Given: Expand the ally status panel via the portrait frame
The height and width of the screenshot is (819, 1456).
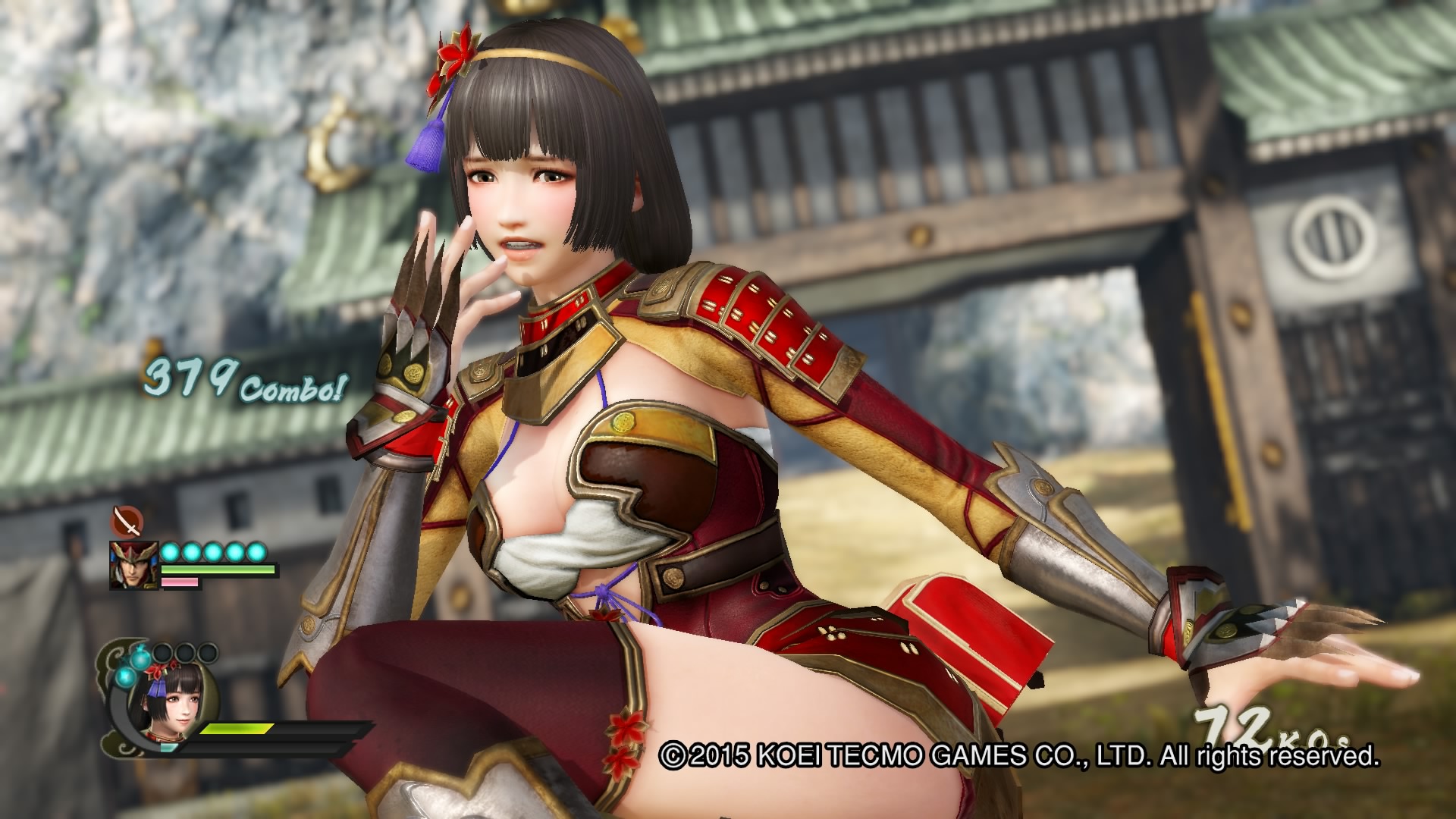Looking at the screenshot, I should [x=133, y=565].
